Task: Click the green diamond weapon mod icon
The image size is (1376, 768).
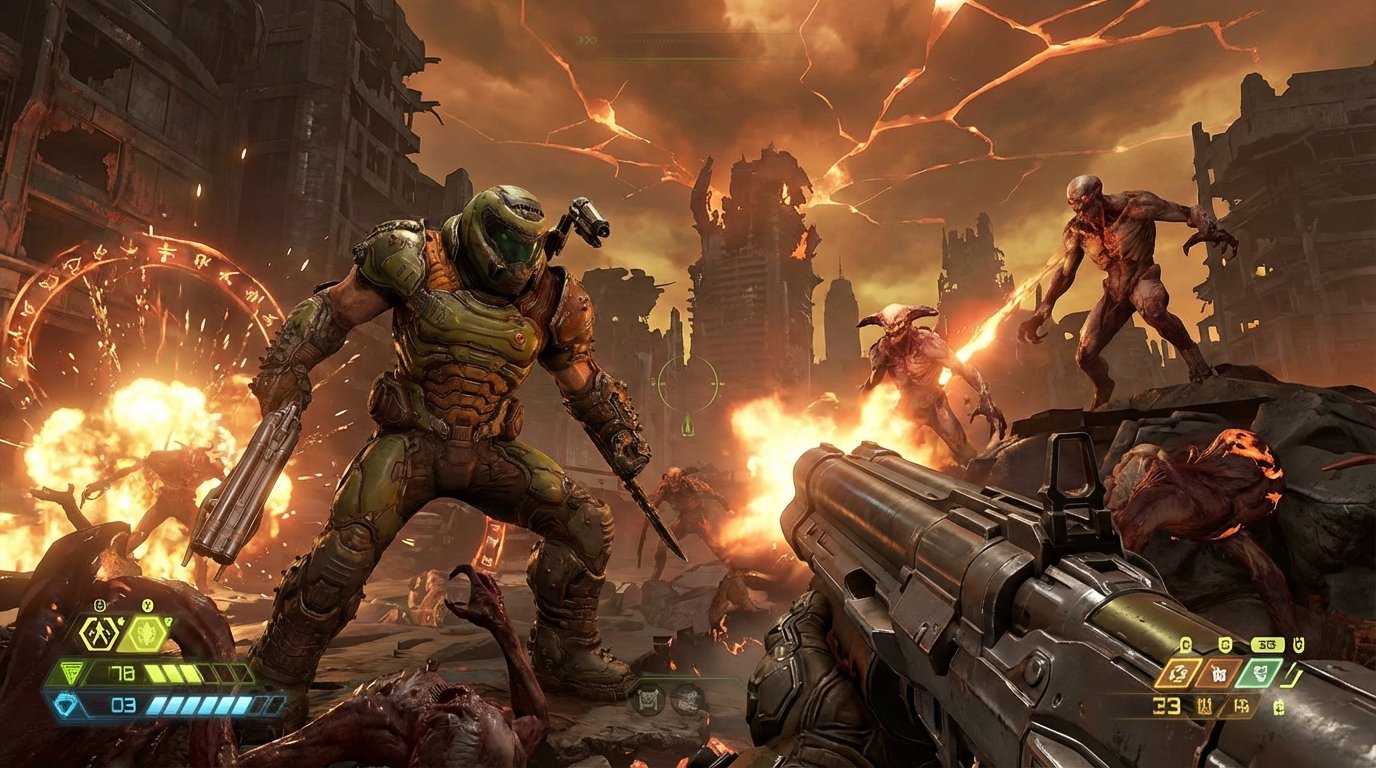Action: click(x=1258, y=672)
